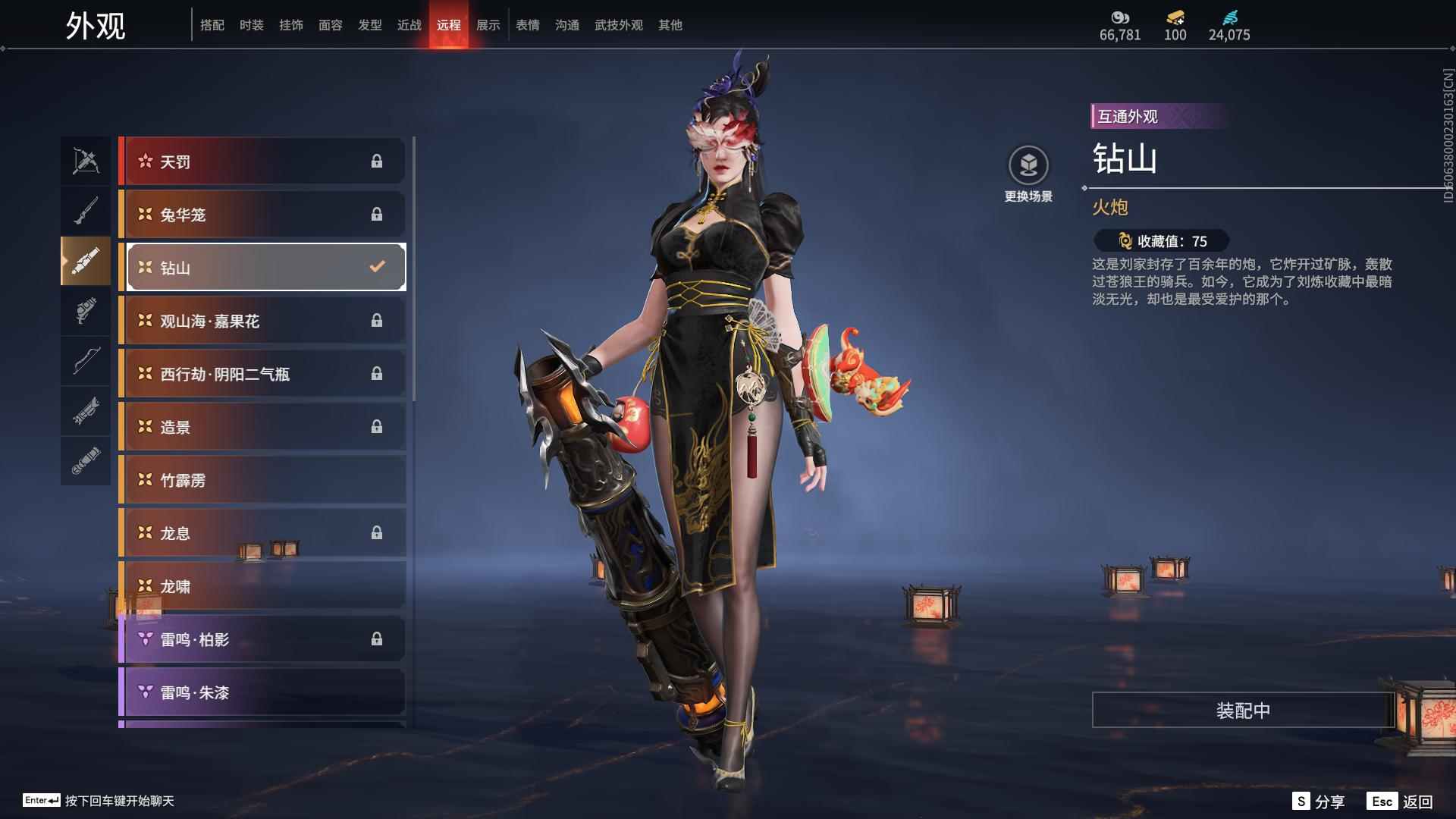
Task: Open the 挂饰 tab
Action: [x=290, y=25]
